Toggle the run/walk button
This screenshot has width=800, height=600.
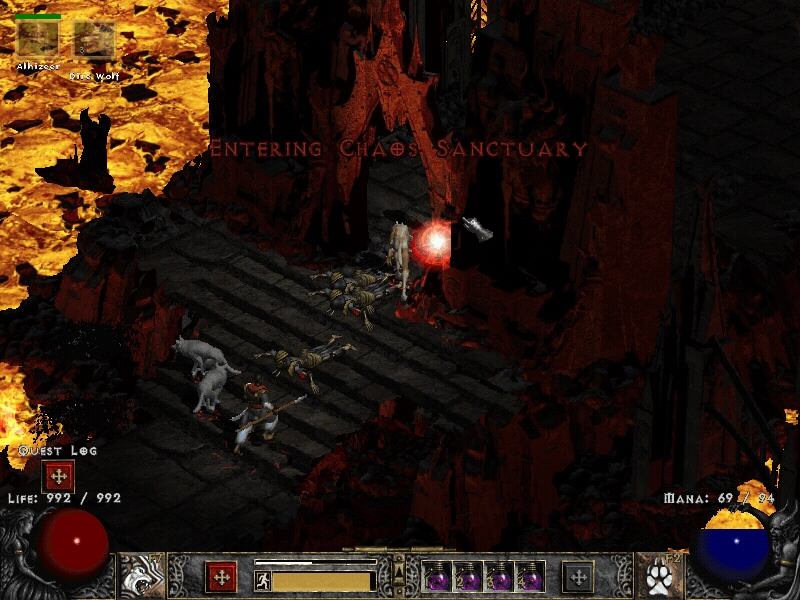click(x=262, y=580)
